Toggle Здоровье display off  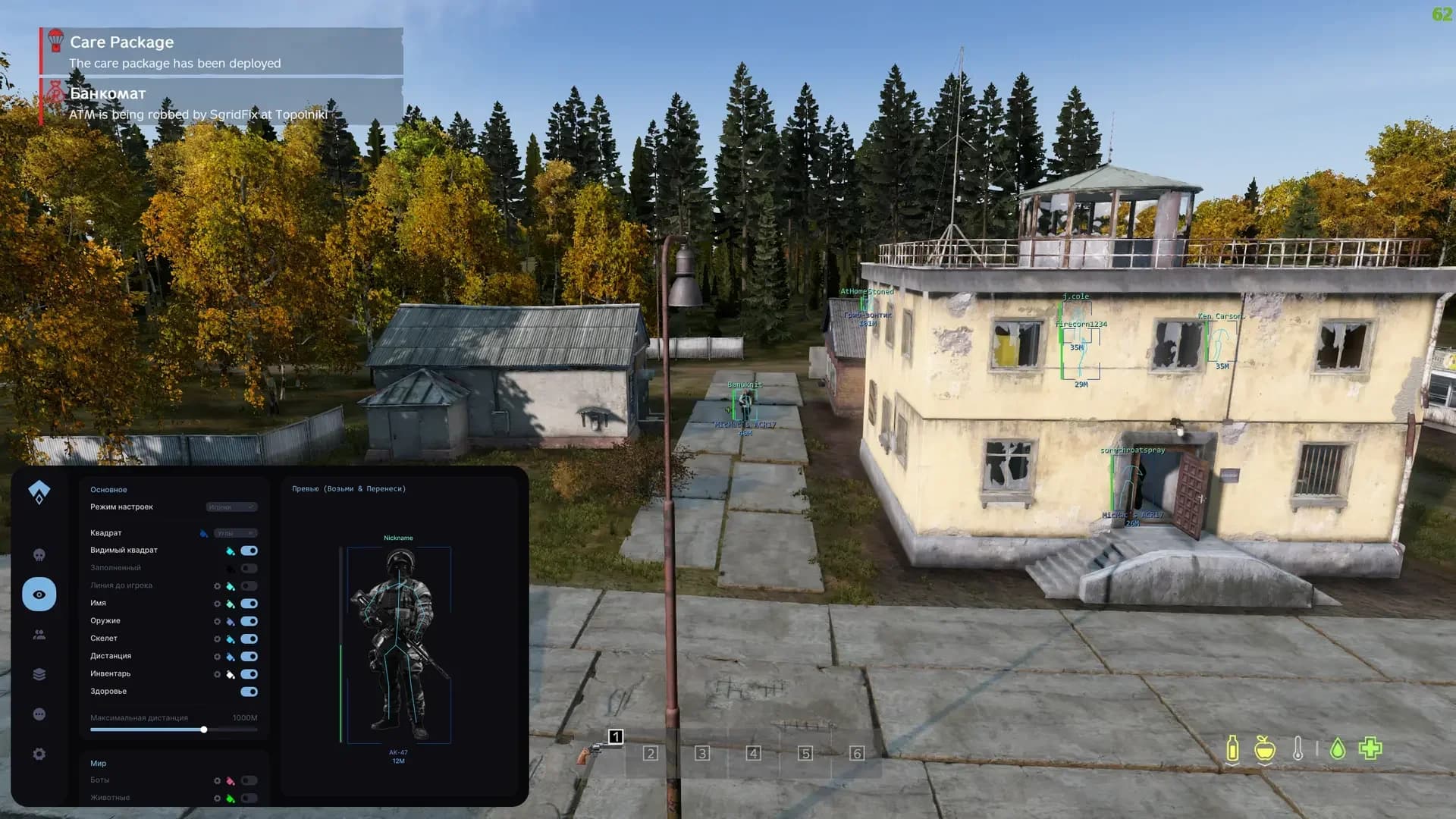click(250, 691)
